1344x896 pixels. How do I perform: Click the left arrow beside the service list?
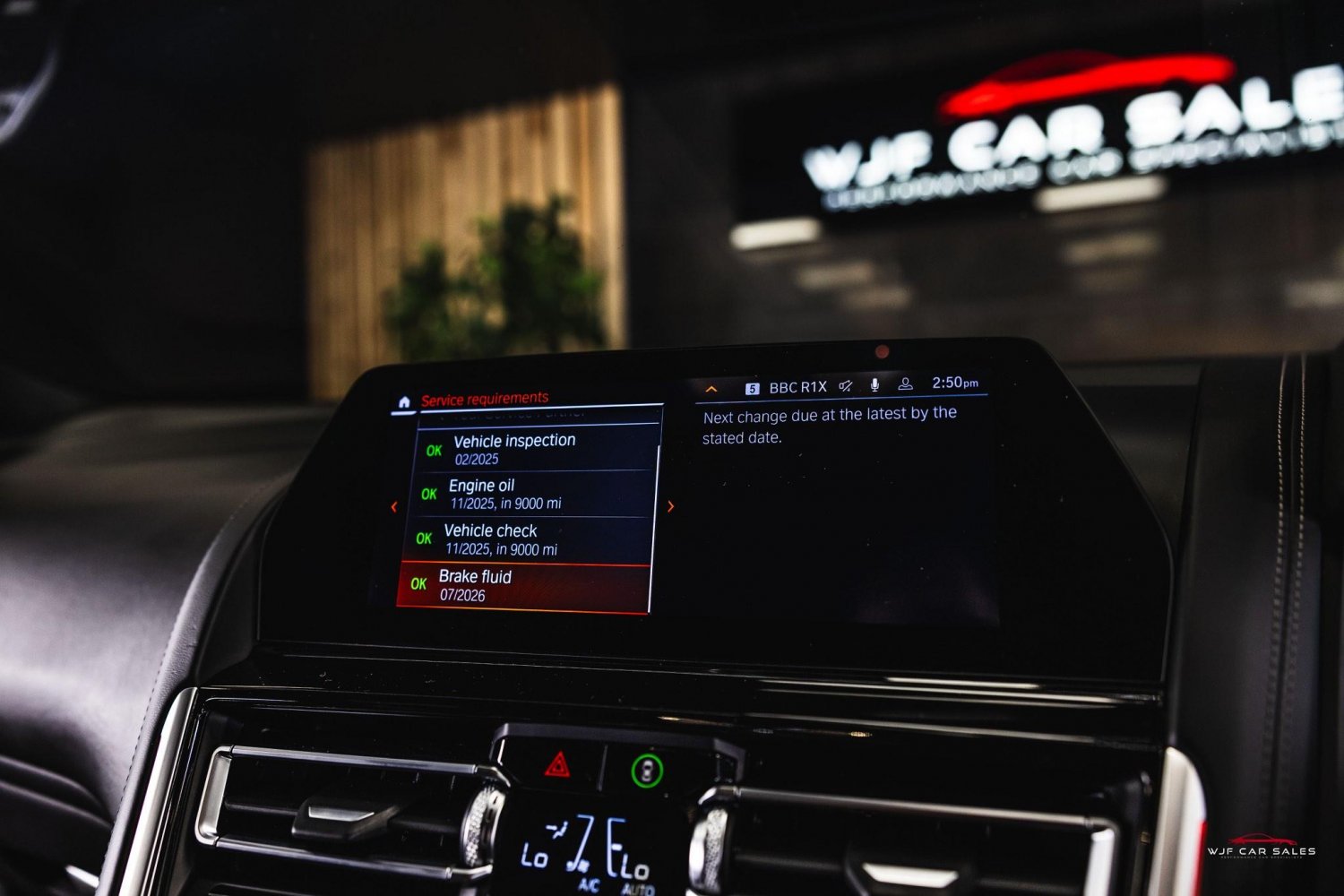394,507
